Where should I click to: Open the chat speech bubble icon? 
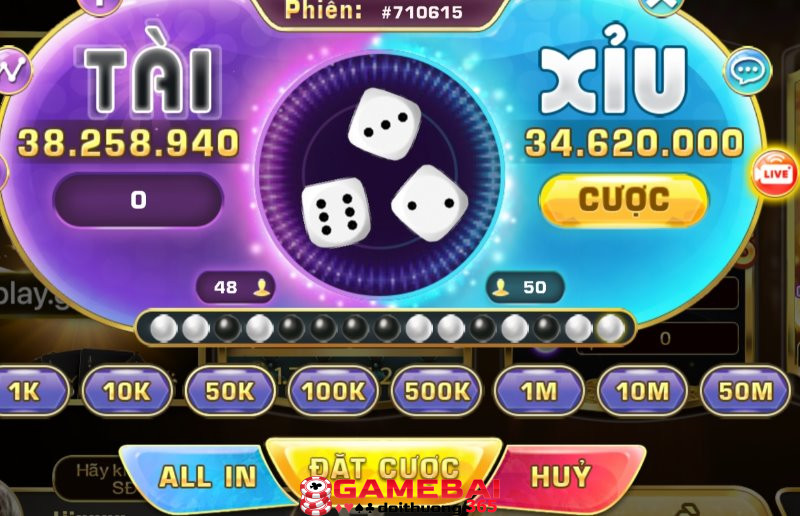746,71
